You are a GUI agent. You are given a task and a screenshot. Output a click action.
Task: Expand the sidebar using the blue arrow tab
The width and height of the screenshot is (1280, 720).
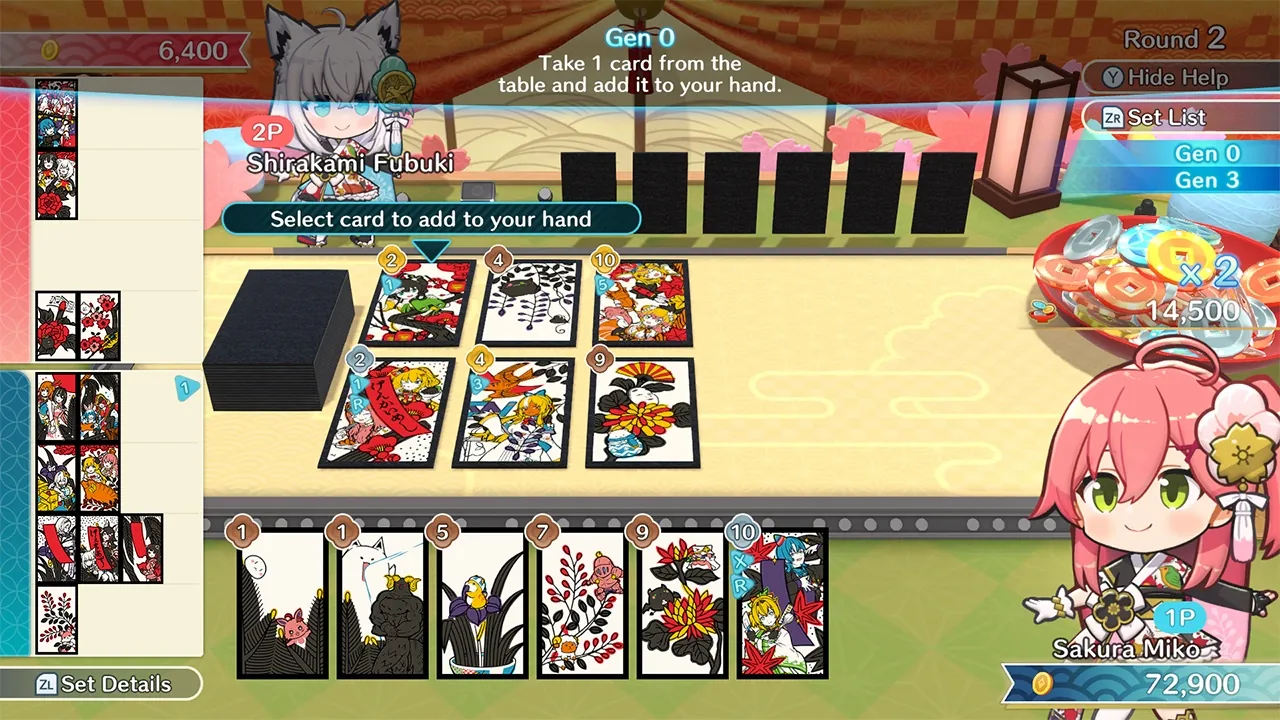[186, 389]
